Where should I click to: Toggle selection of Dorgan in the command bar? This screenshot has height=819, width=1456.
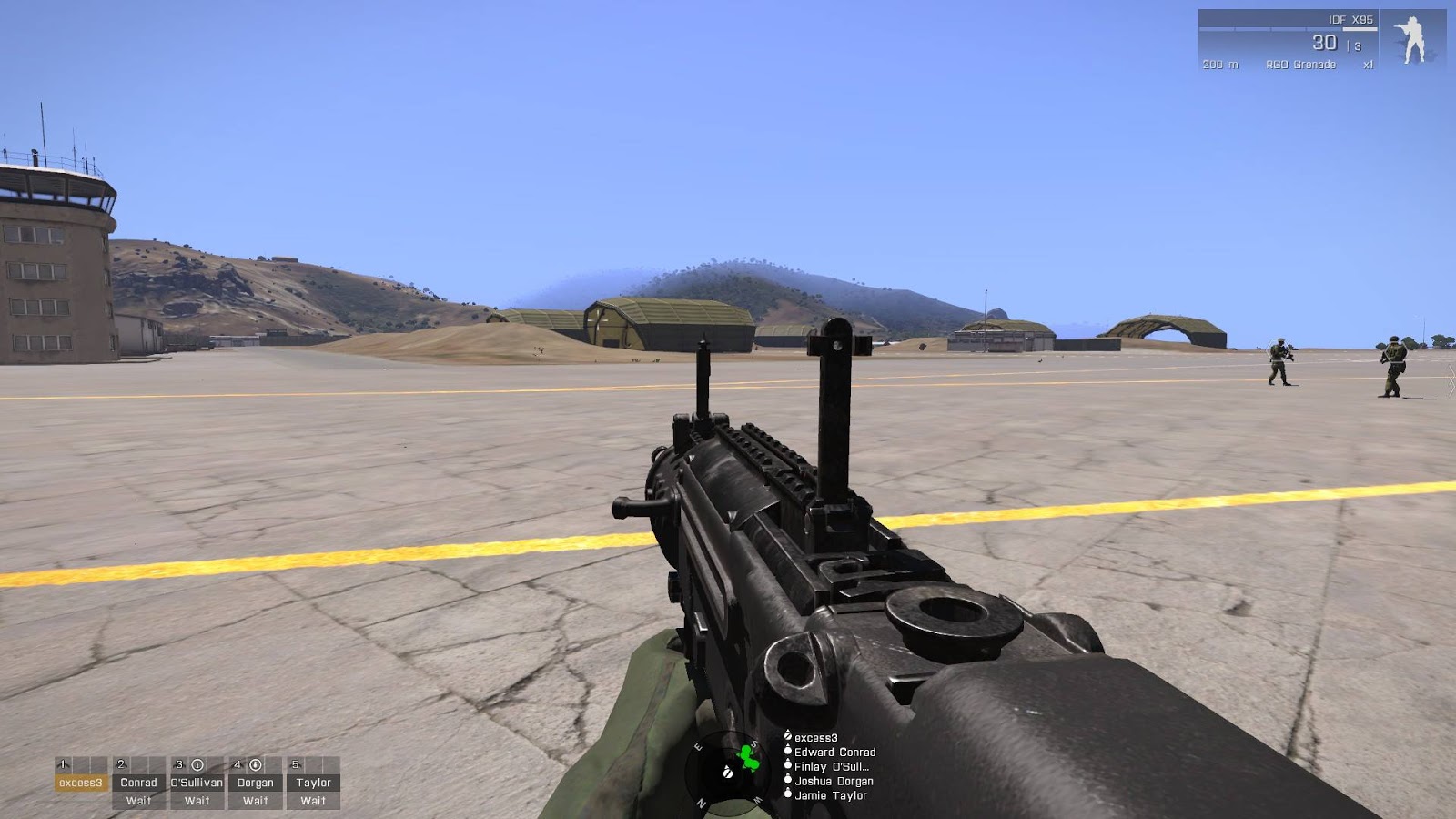coord(256,782)
